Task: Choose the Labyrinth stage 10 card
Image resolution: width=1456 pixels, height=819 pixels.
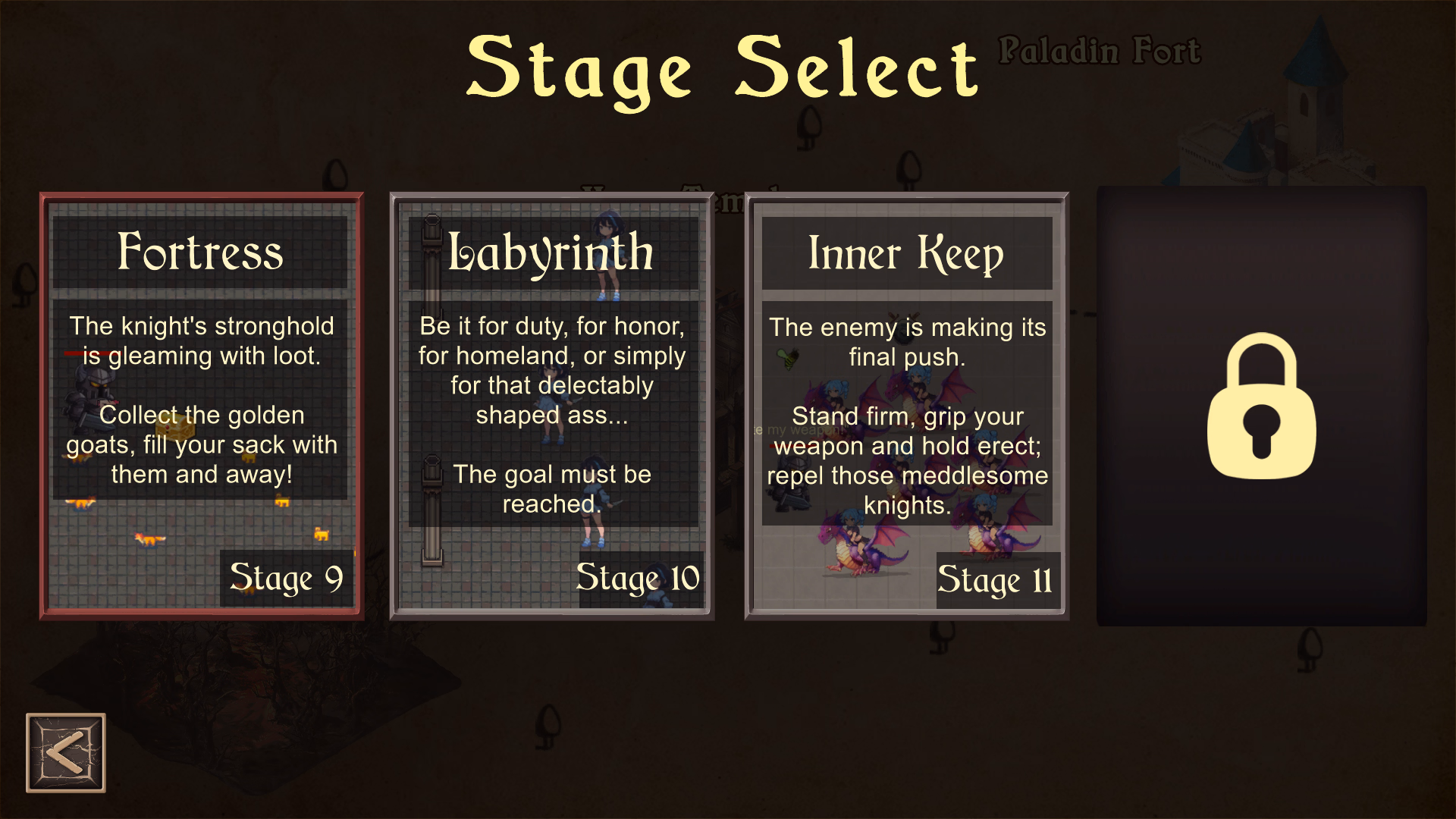Action: pyautogui.click(x=552, y=406)
